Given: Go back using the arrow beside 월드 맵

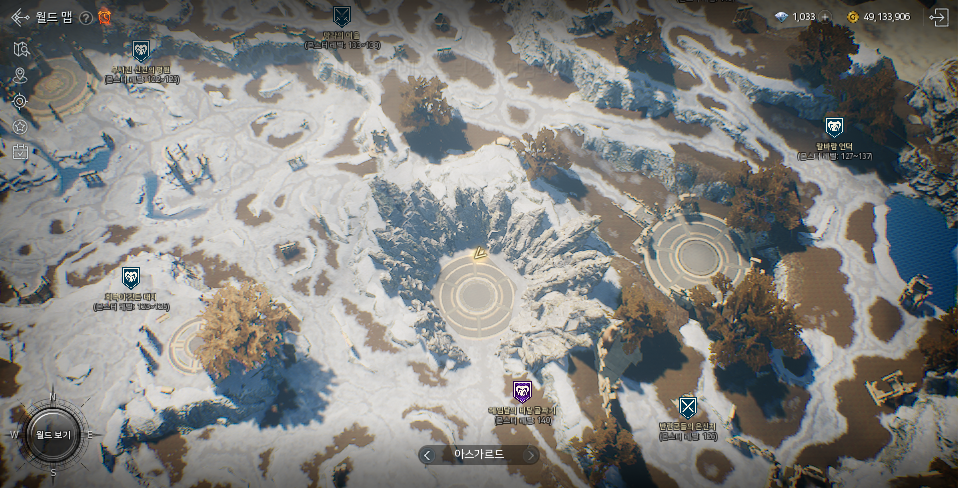Looking at the screenshot, I should point(17,17).
